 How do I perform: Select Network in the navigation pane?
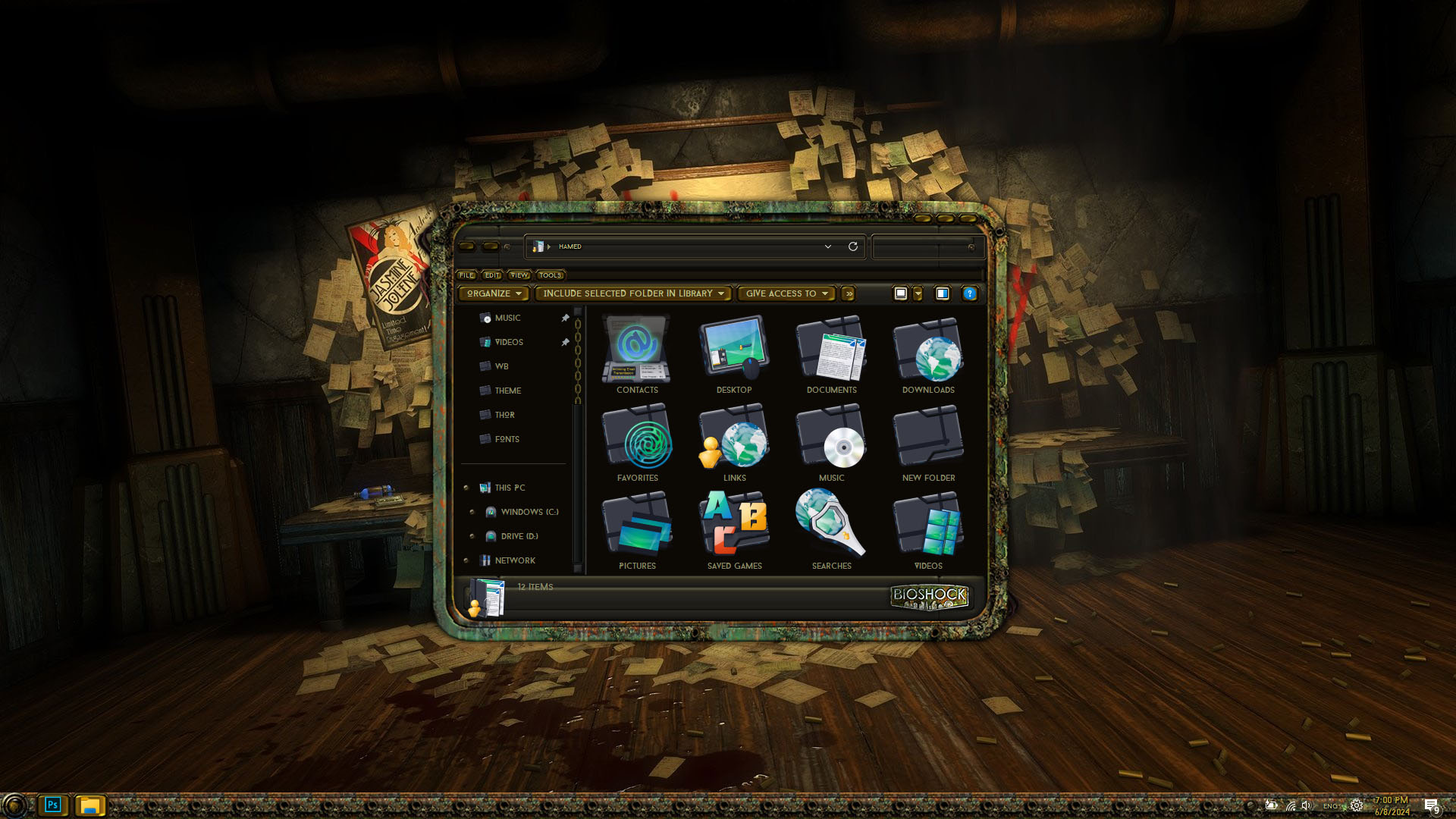[x=515, y=560]
